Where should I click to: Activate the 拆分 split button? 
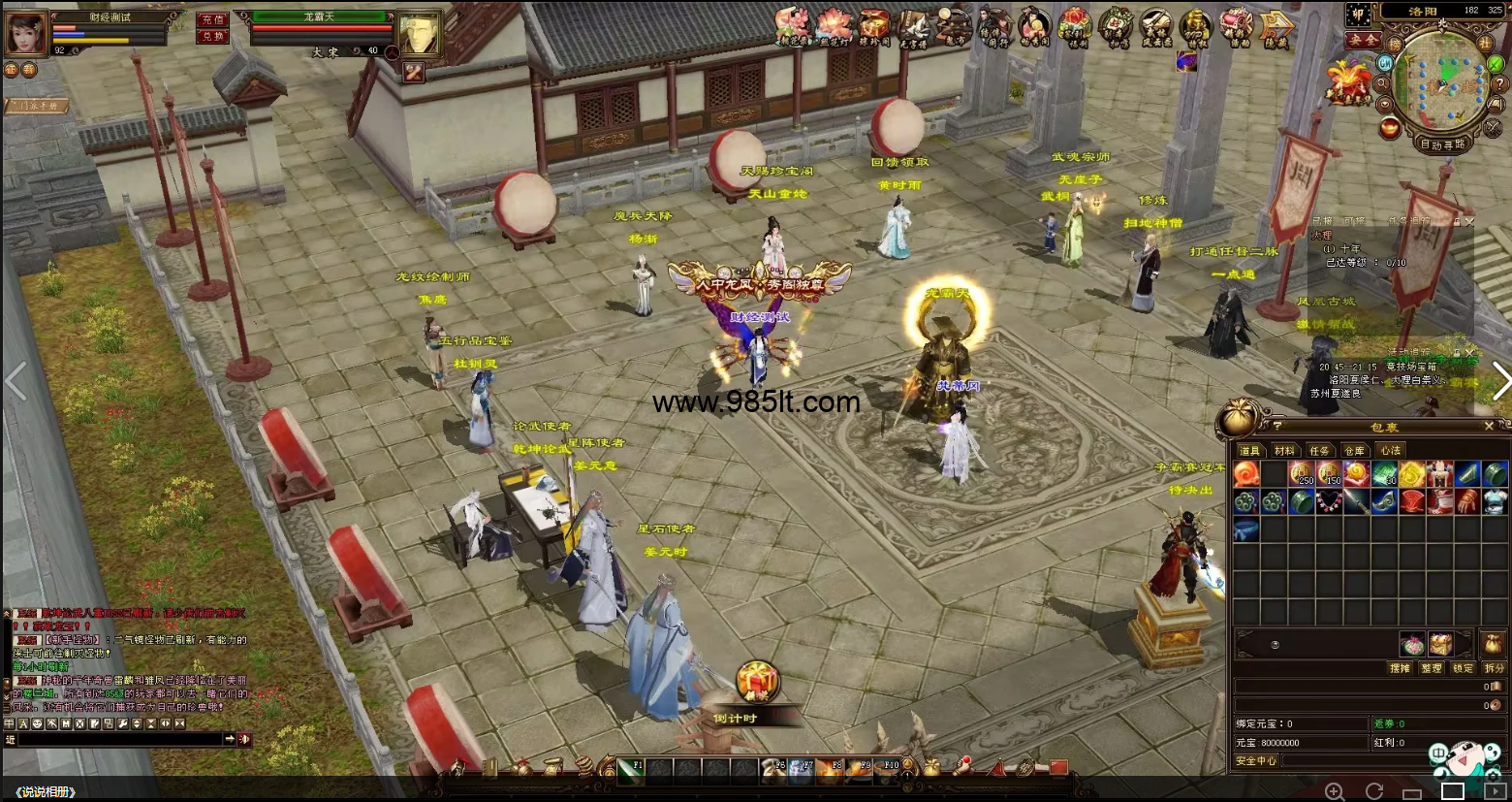(x=1494, y=668)
